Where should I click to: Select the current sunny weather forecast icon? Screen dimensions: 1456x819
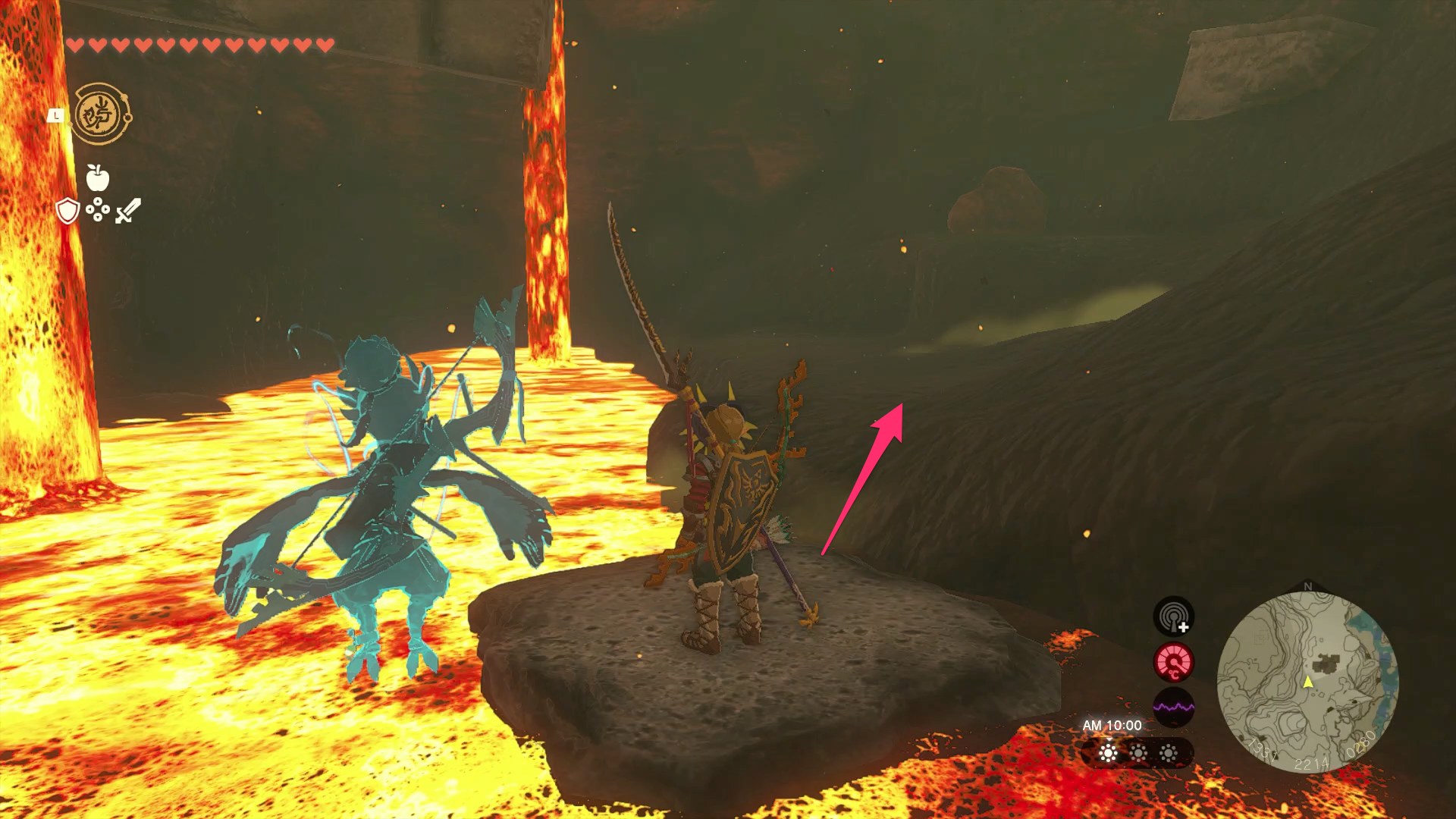(1109, 753)
